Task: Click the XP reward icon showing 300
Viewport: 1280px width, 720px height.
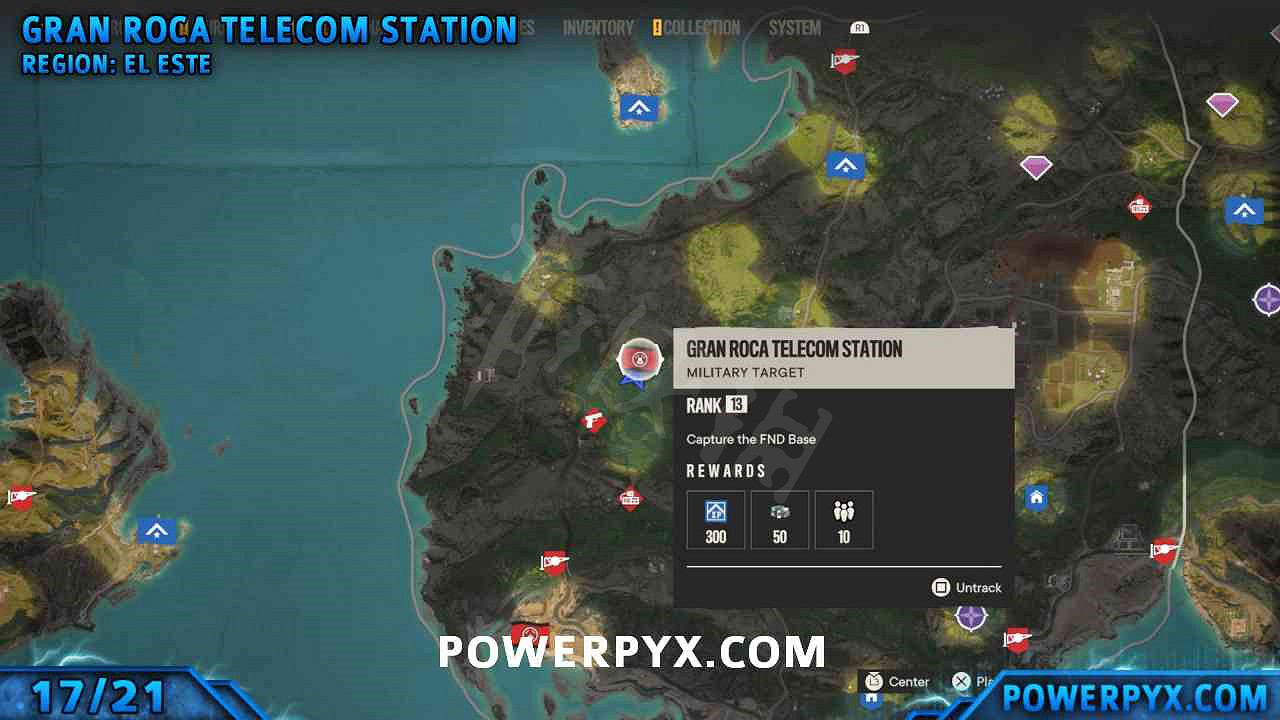Action: click(x=715, y=519)
